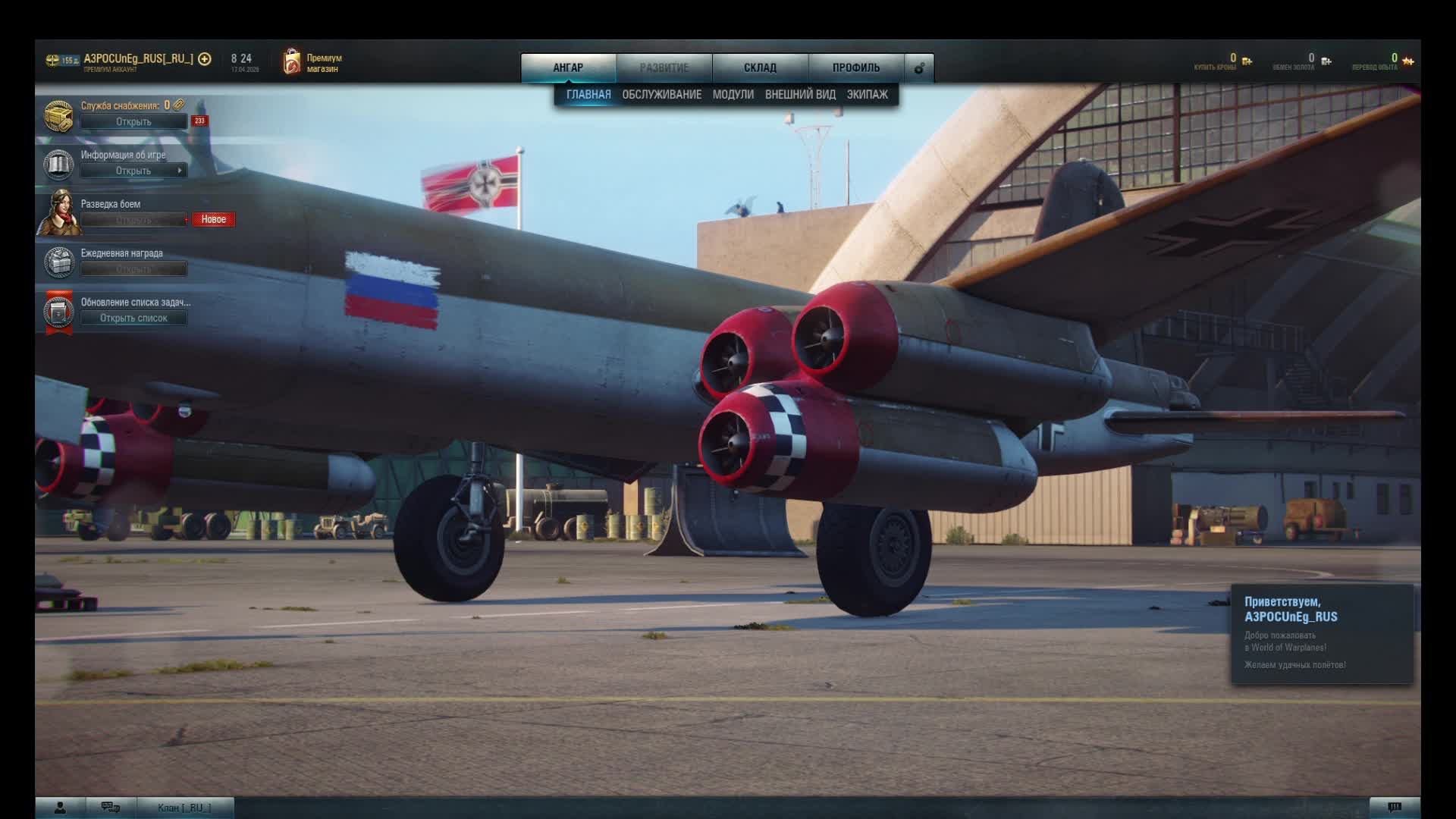Open the notifications icon in bottom corner
This screenshot has width=1456, height=819.
[x=1394, y=808]
